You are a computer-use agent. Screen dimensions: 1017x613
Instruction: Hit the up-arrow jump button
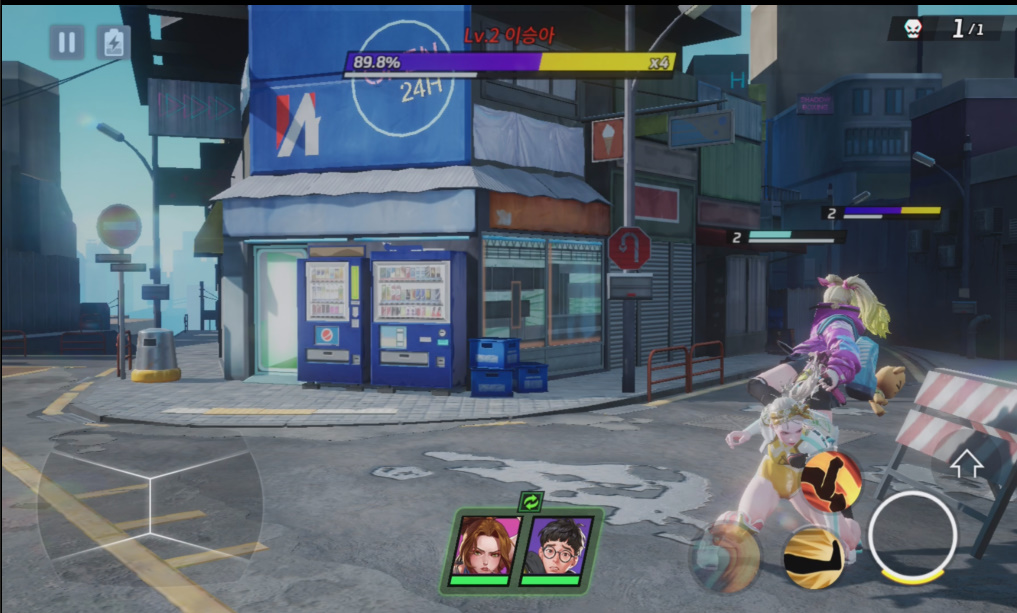966,464
